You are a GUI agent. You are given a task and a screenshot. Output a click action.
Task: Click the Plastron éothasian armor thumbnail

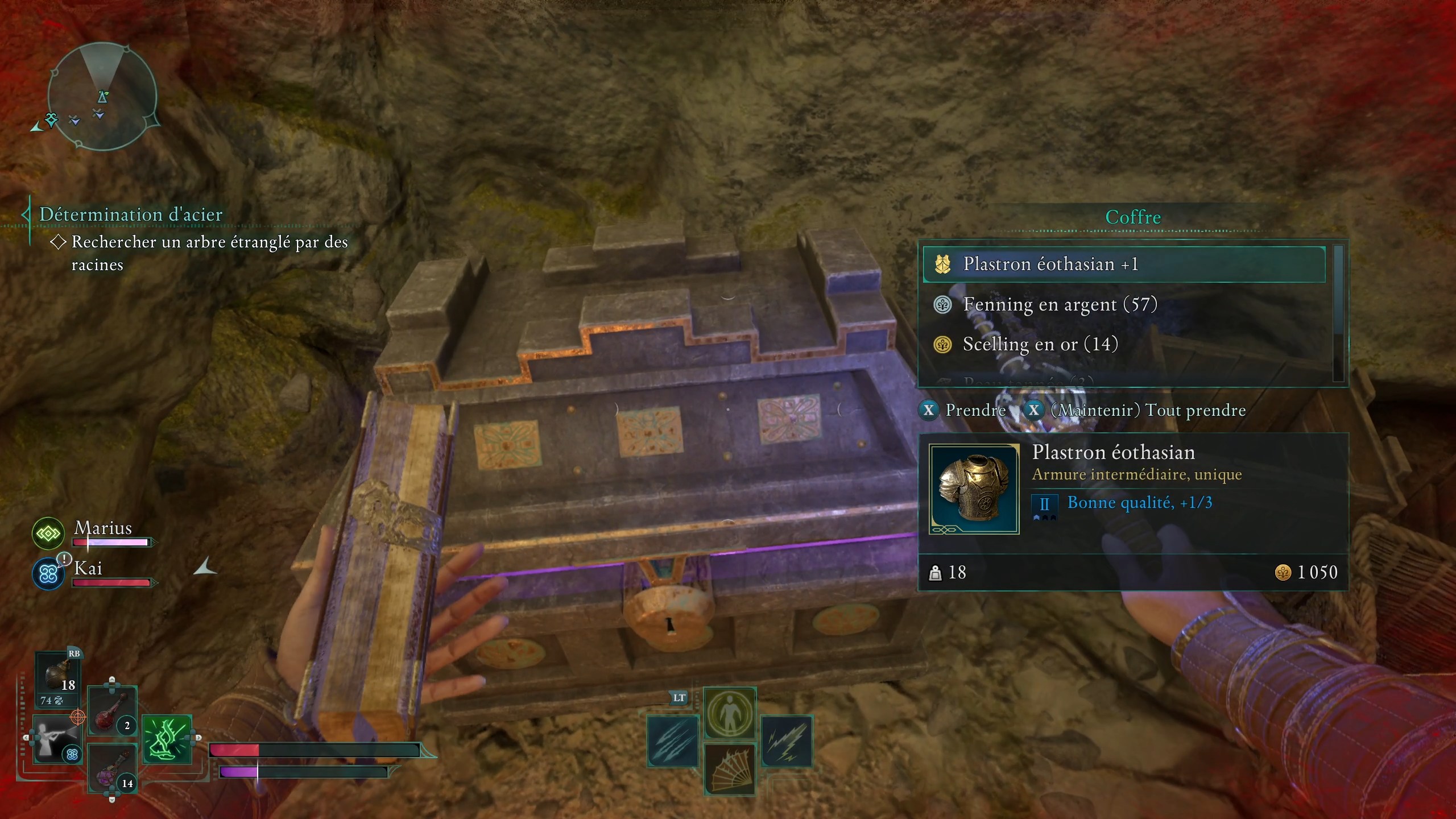point(974,489)
